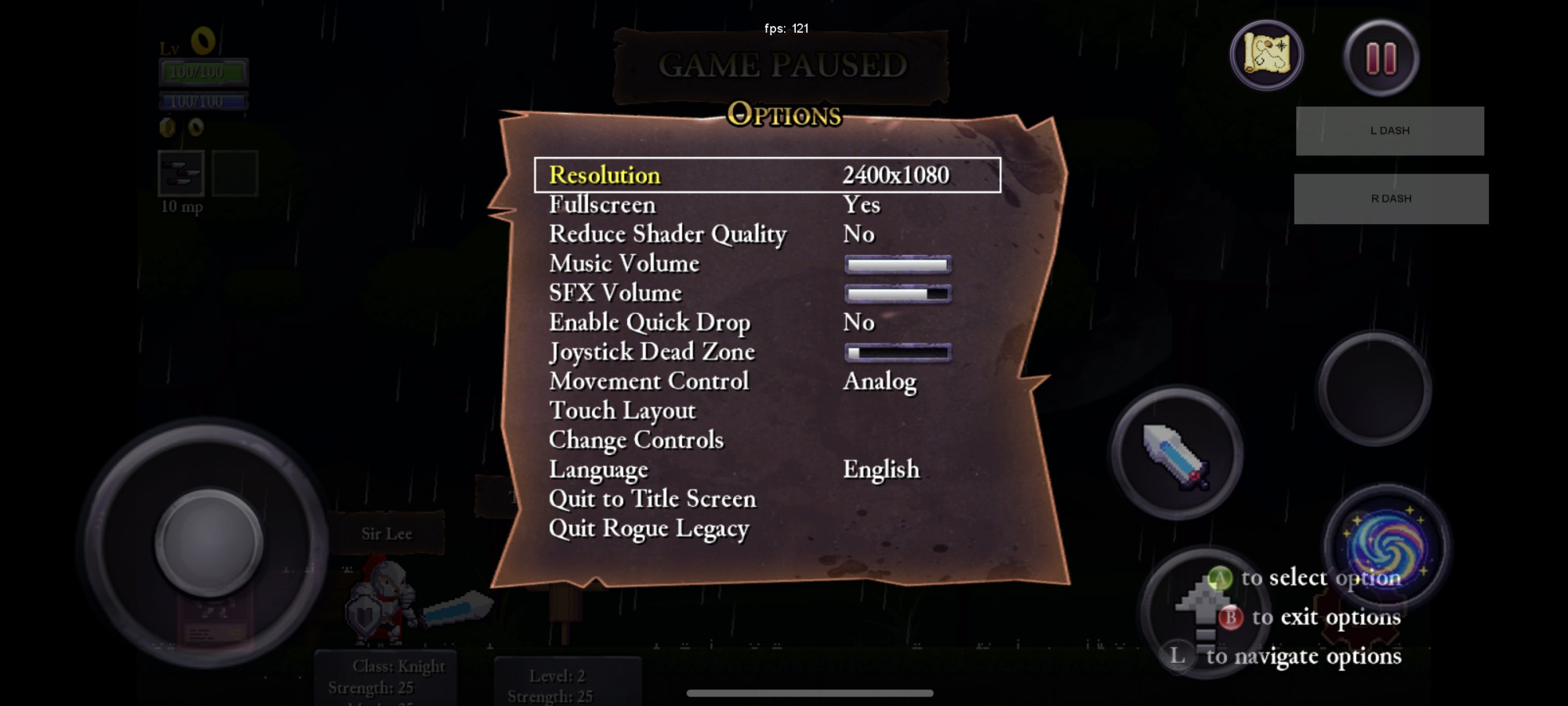
Task: Open the map scroll icon
Action: pos(1266,55)
